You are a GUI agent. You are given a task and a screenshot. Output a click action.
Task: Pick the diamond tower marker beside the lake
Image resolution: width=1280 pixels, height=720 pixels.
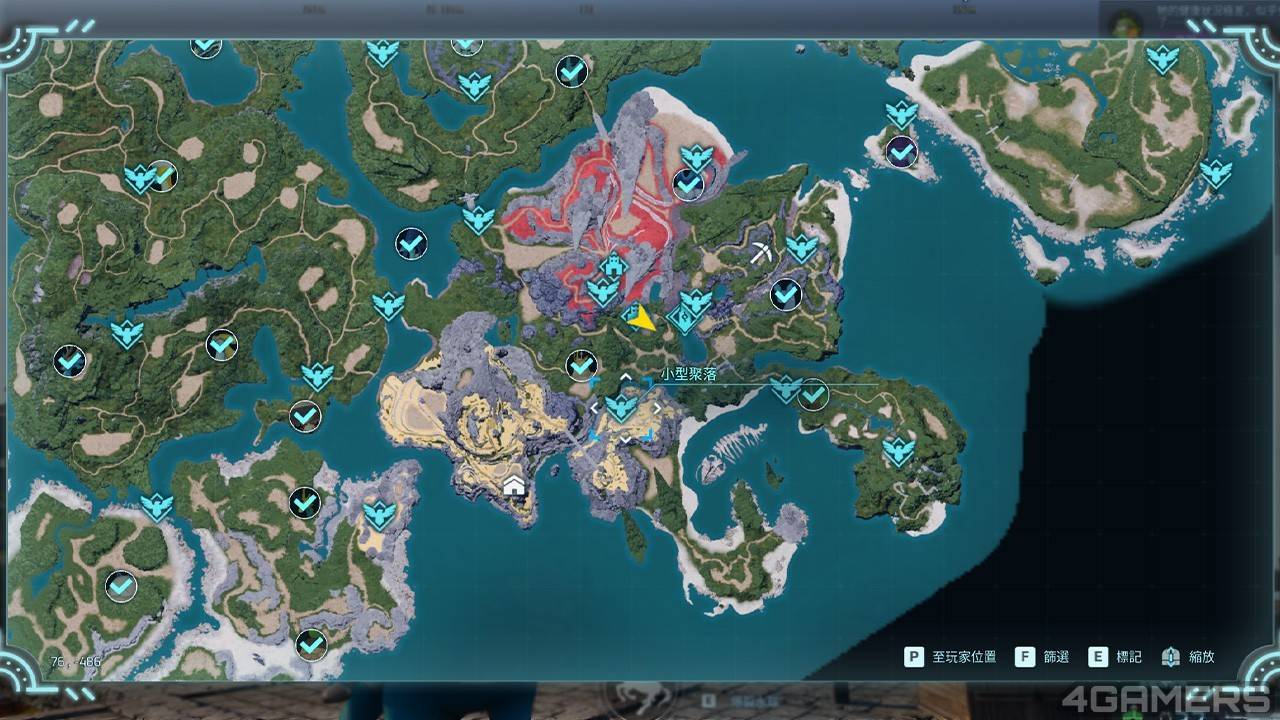click(684, 320)
